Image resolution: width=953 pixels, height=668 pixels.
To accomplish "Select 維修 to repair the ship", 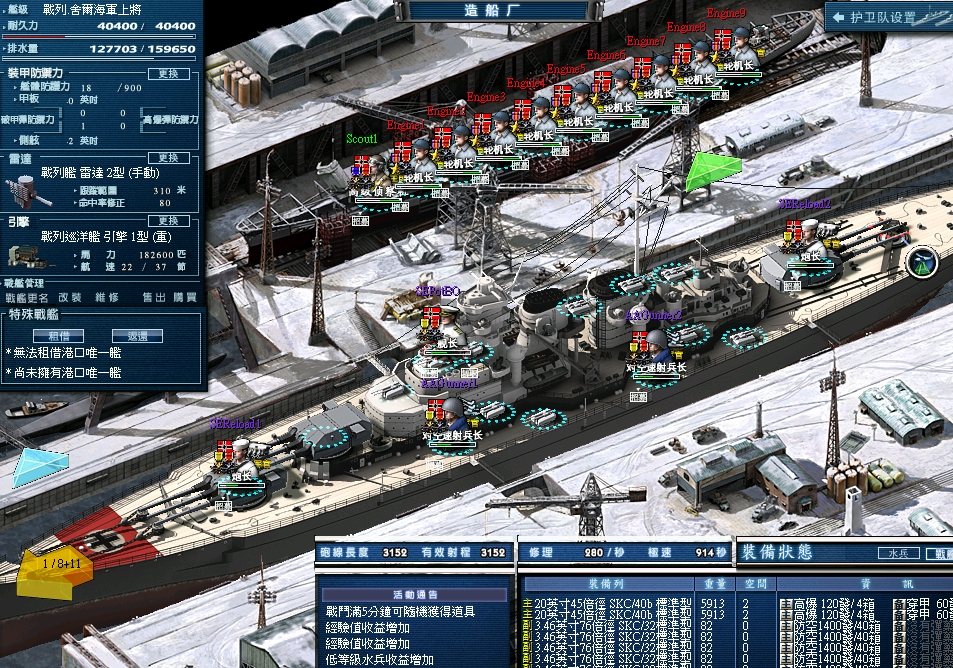I will (107, 297).
